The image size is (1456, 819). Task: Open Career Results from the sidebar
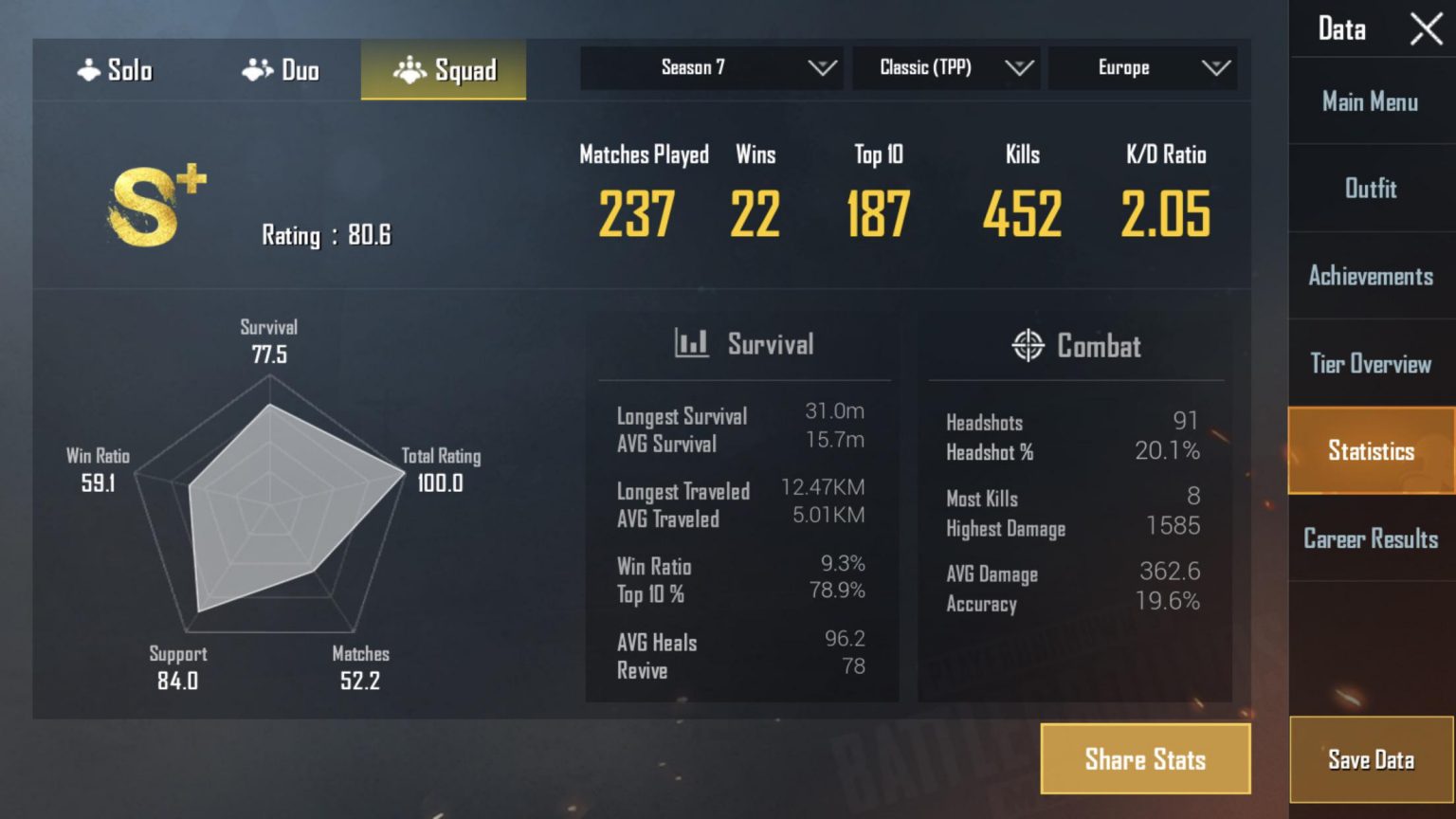click(x=1370, y=538)
